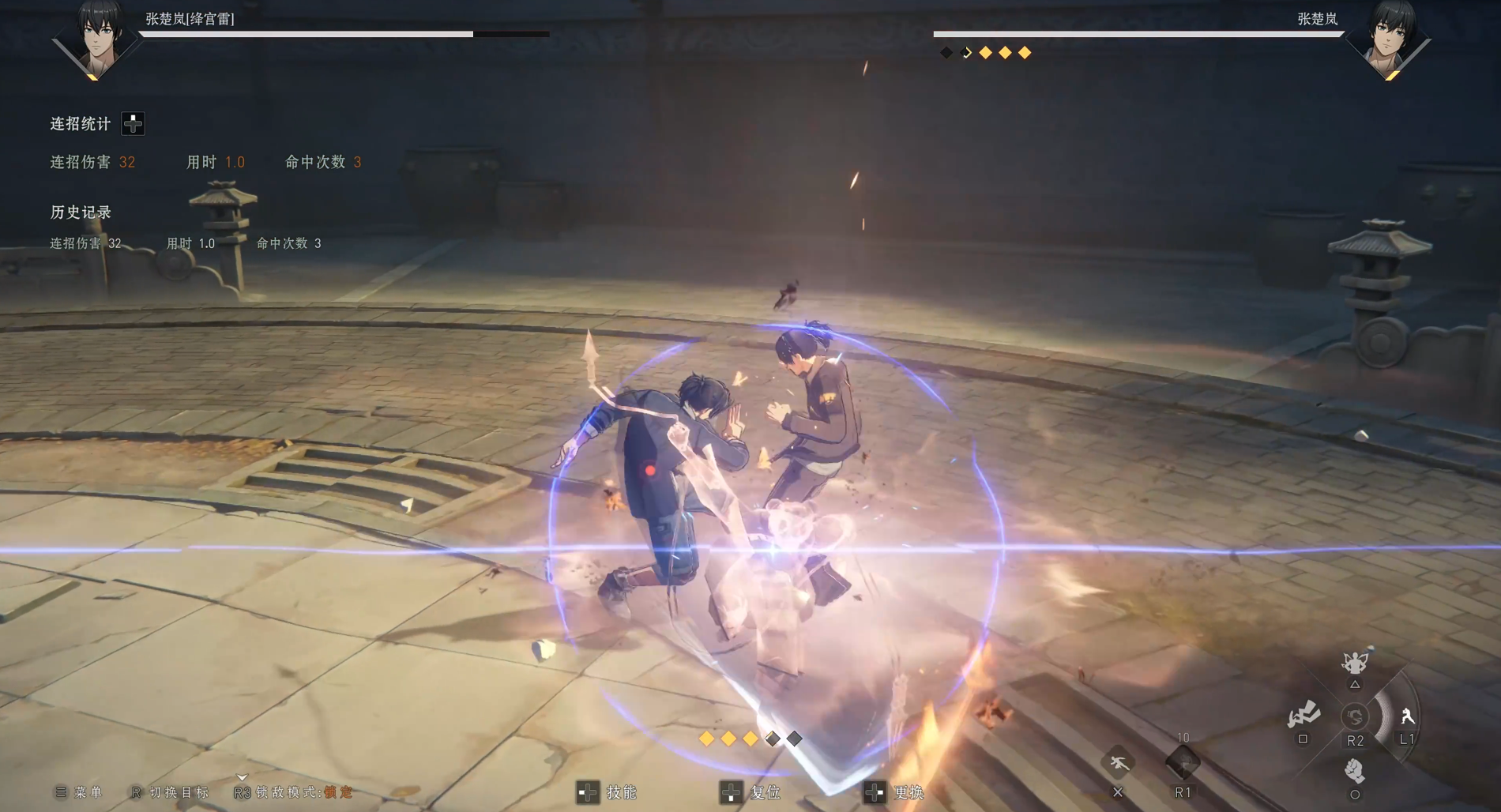
Task: Toggle the 连招统计 combo statistics panel
Action: pyautogui.click(x=133, y=123)
